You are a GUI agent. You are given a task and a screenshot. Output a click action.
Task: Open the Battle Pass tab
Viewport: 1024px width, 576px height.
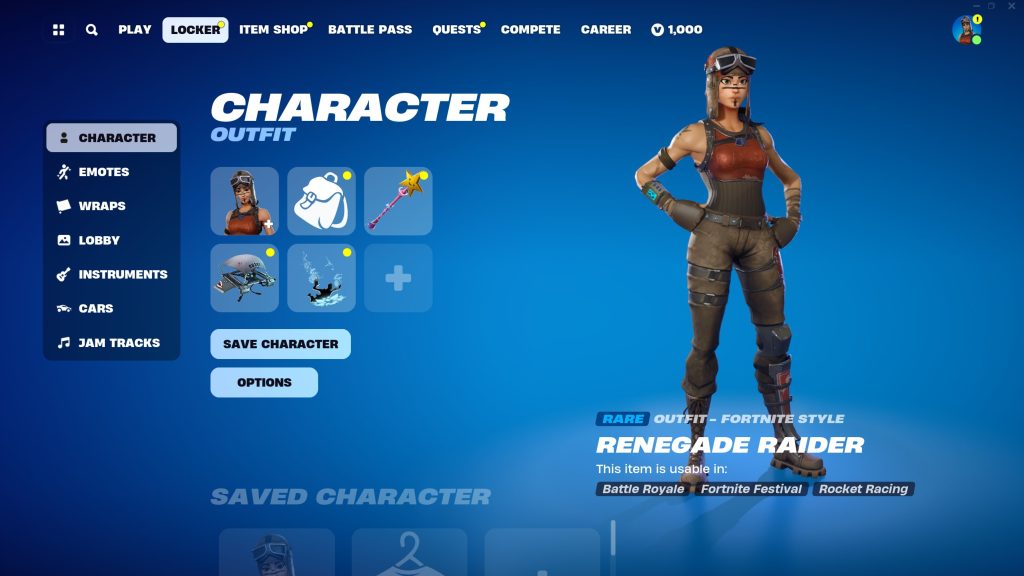pos(370,30)
